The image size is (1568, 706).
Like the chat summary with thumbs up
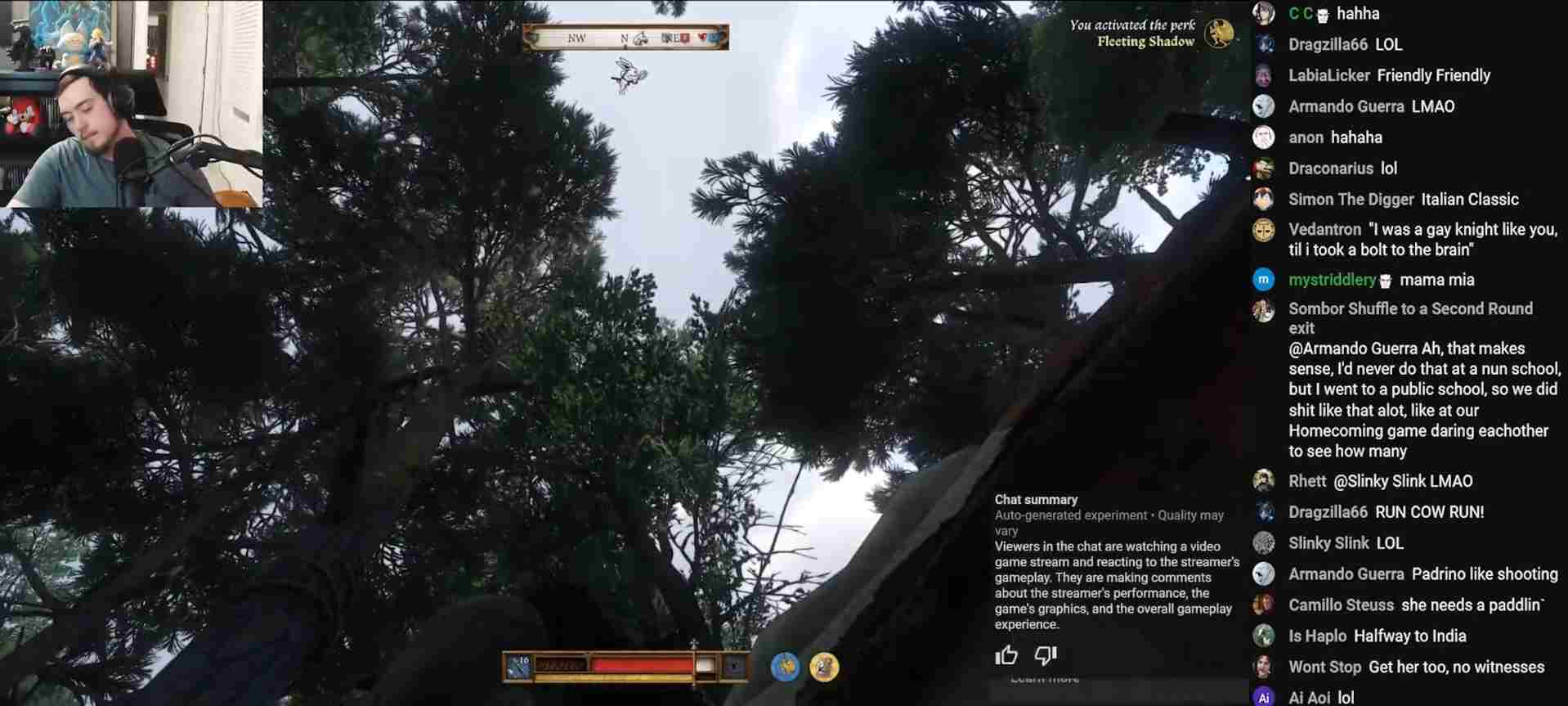1006,655
